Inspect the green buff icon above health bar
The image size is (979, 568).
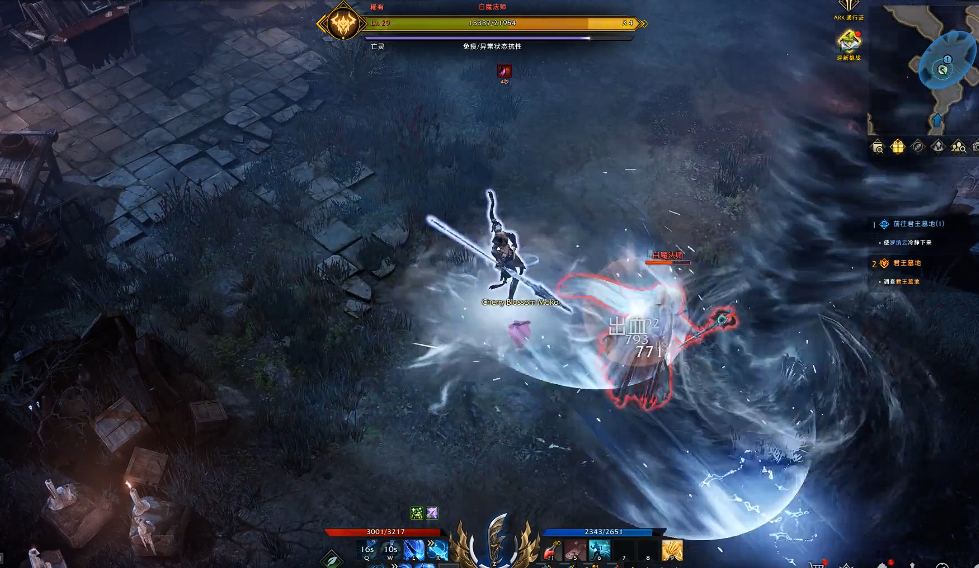(416, 513)
